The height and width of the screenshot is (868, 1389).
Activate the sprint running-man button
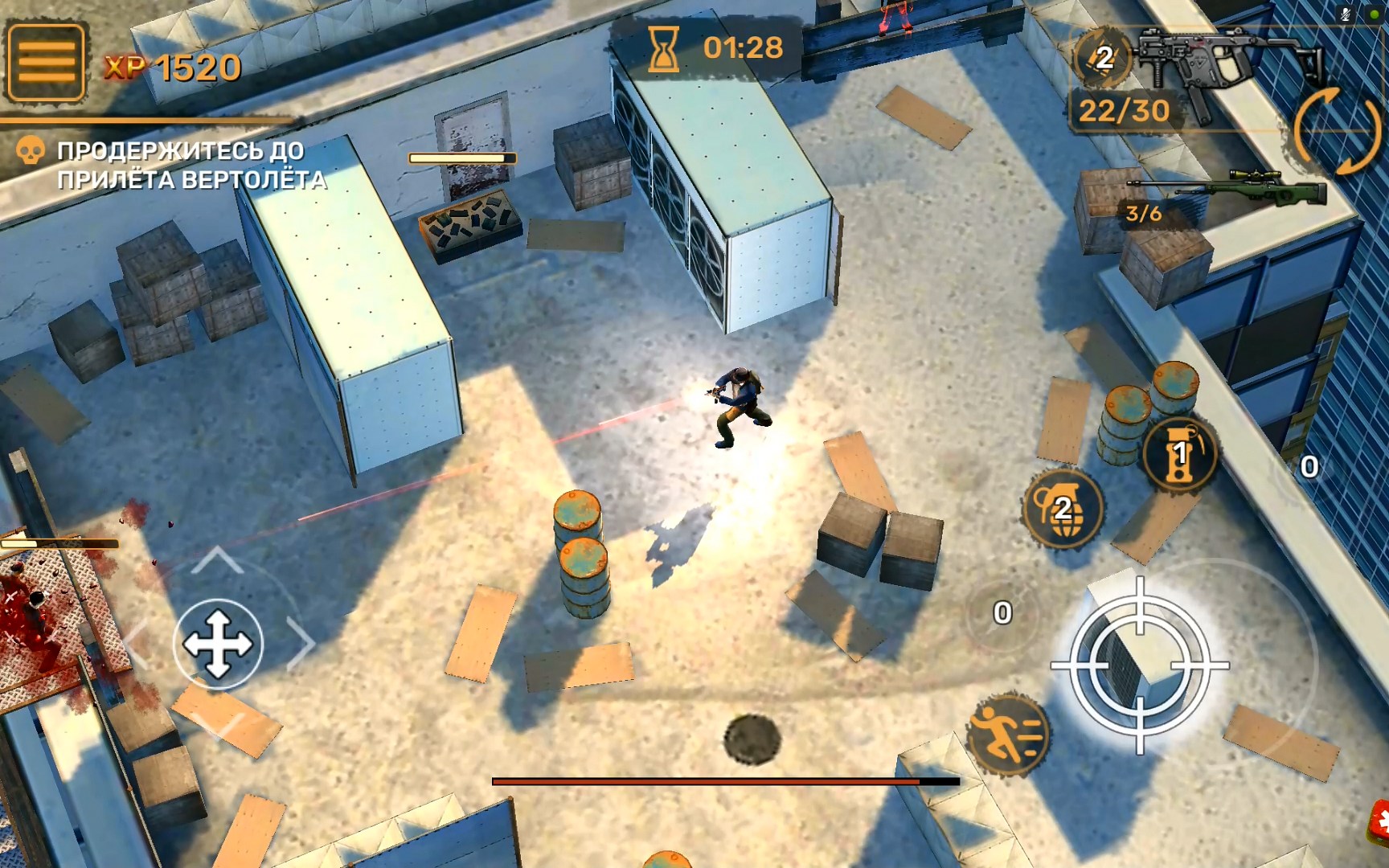point(1008,734)
